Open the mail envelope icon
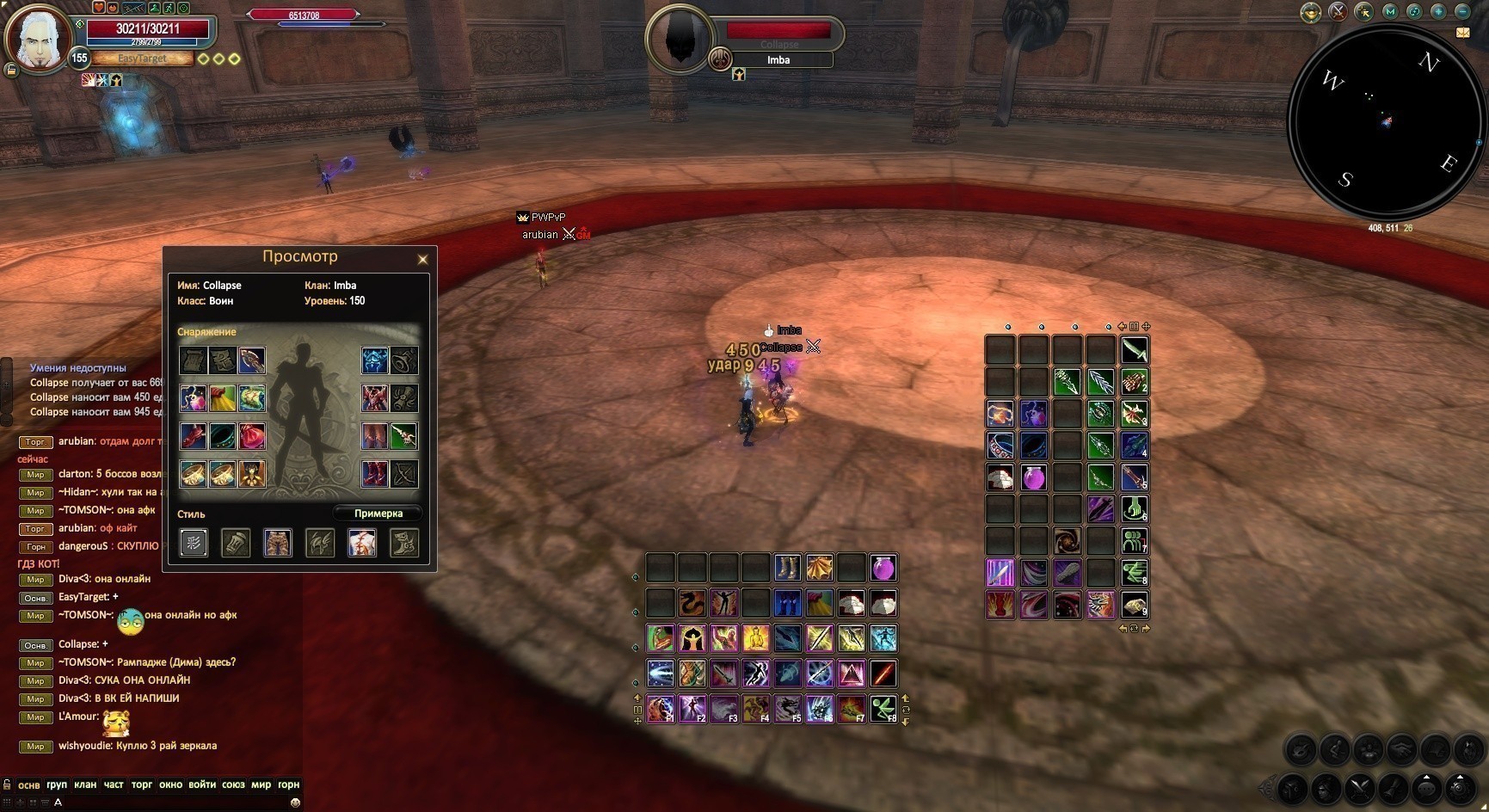Viewport: 1489px width, 812px height. (x=1462, y=33)
